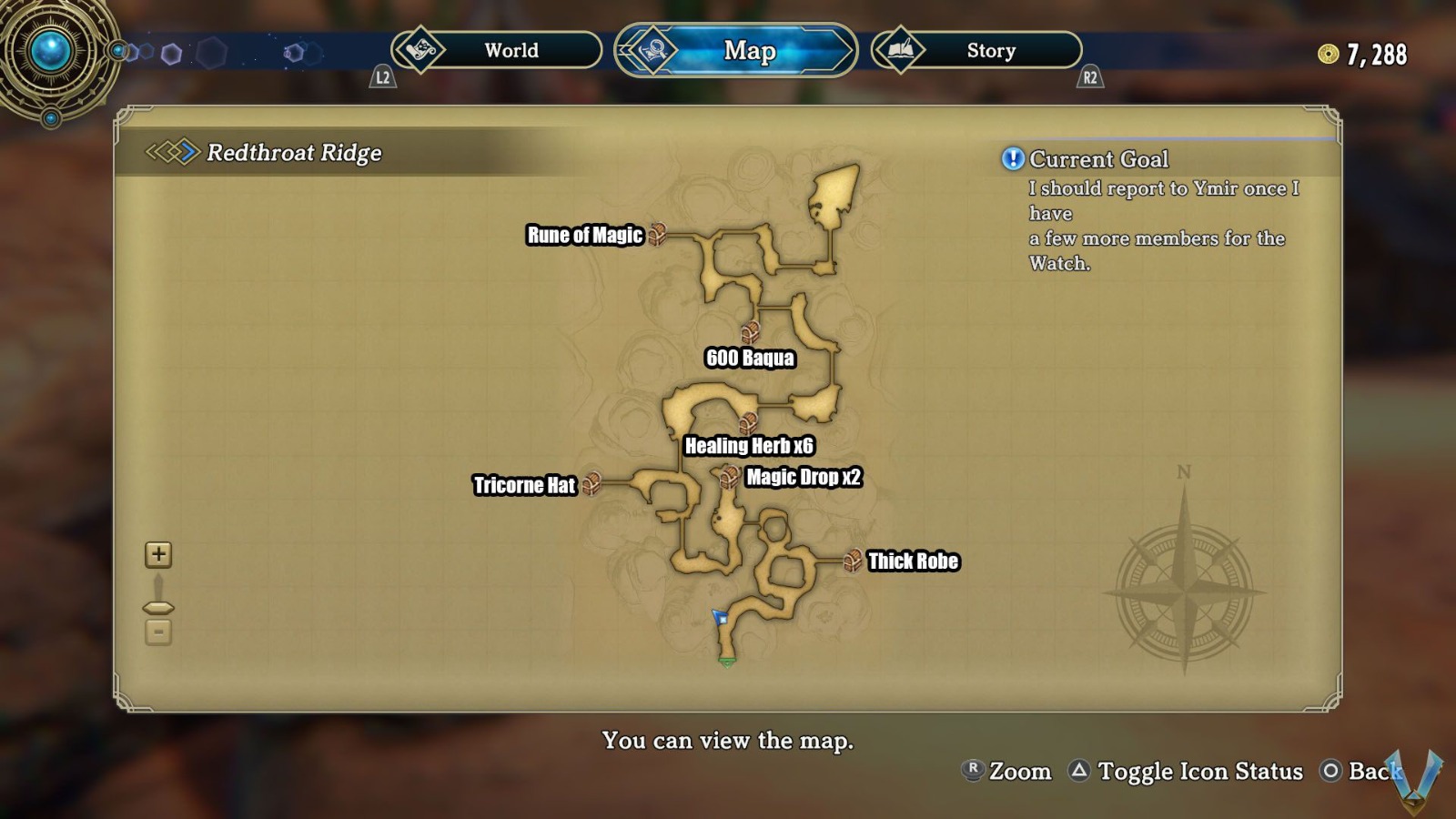Click the zoom out minus control
Screen dimensions: 1456x819
[158, 631]
